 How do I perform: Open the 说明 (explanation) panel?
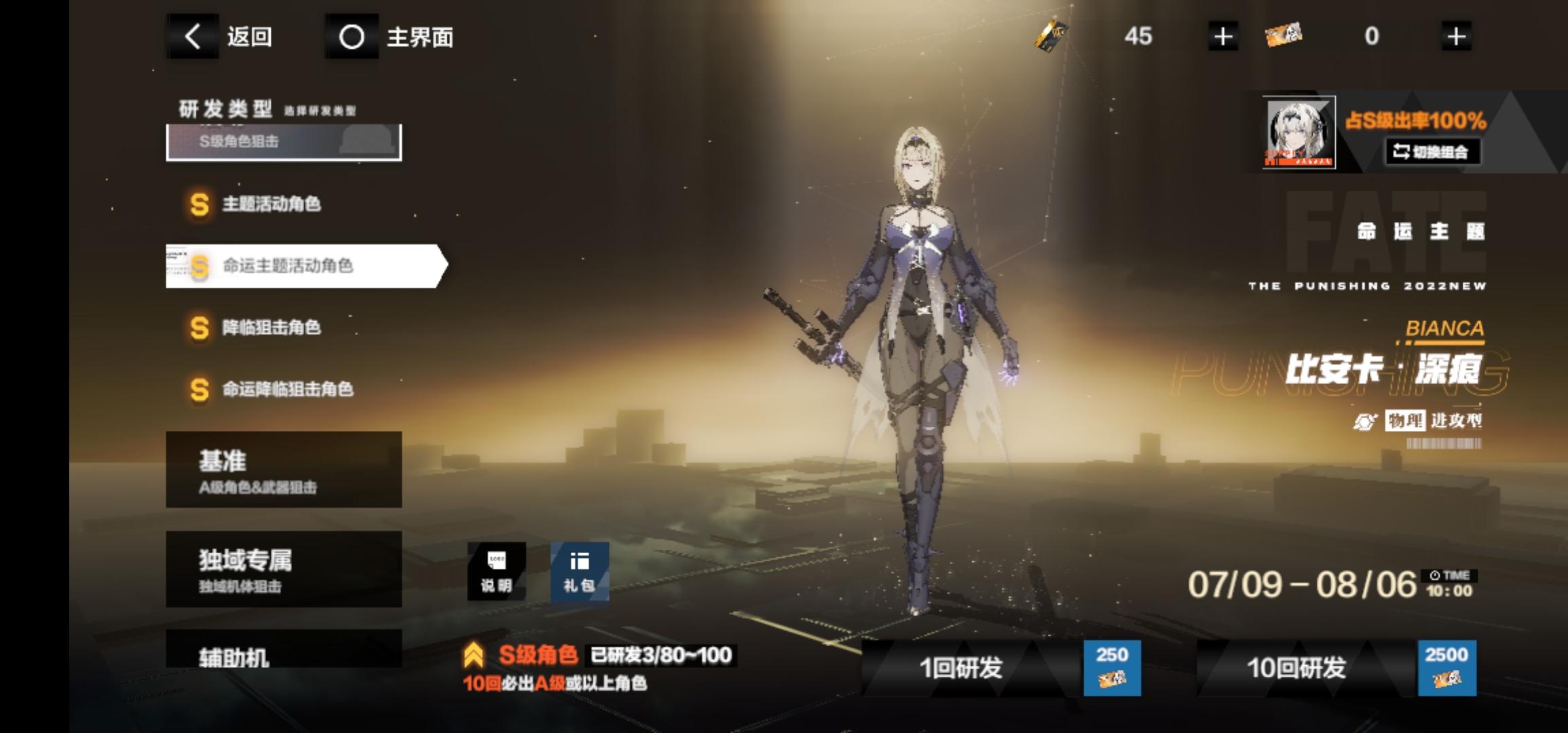click(x=496, y=571)
